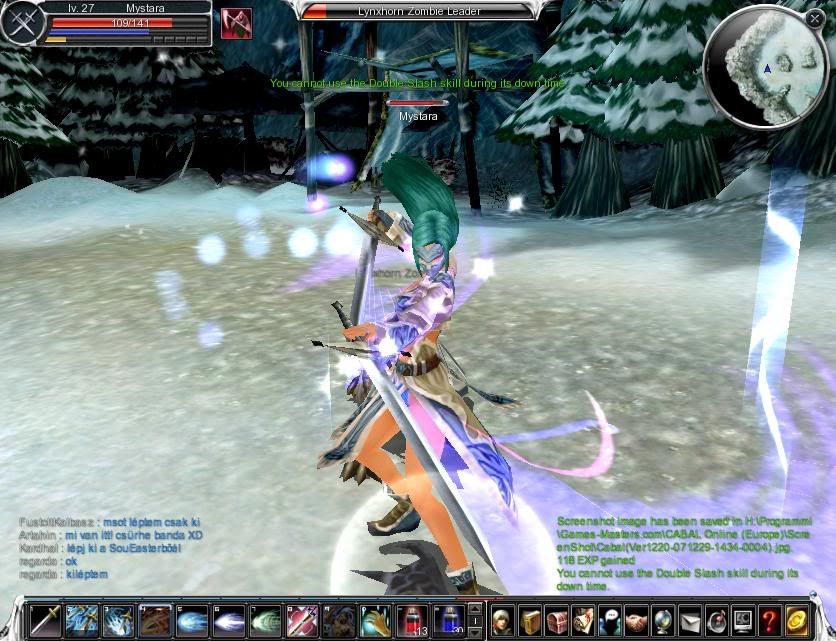Click the computer monitor options icon
Screen dimensions: 836x641
[x=742, y=620]
